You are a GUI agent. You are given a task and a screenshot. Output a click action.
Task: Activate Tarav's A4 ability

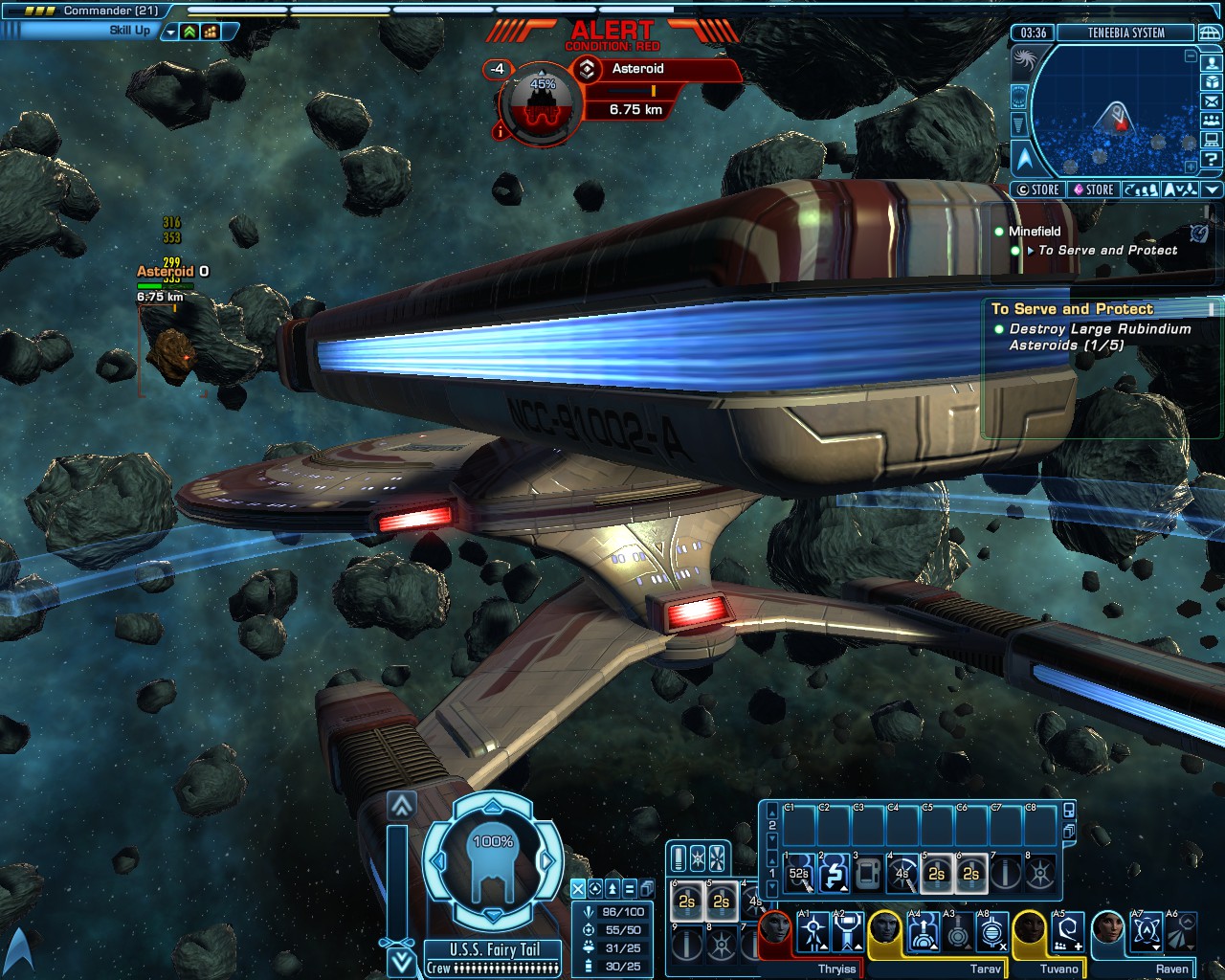pyautogui.click(x=924, y=933)
